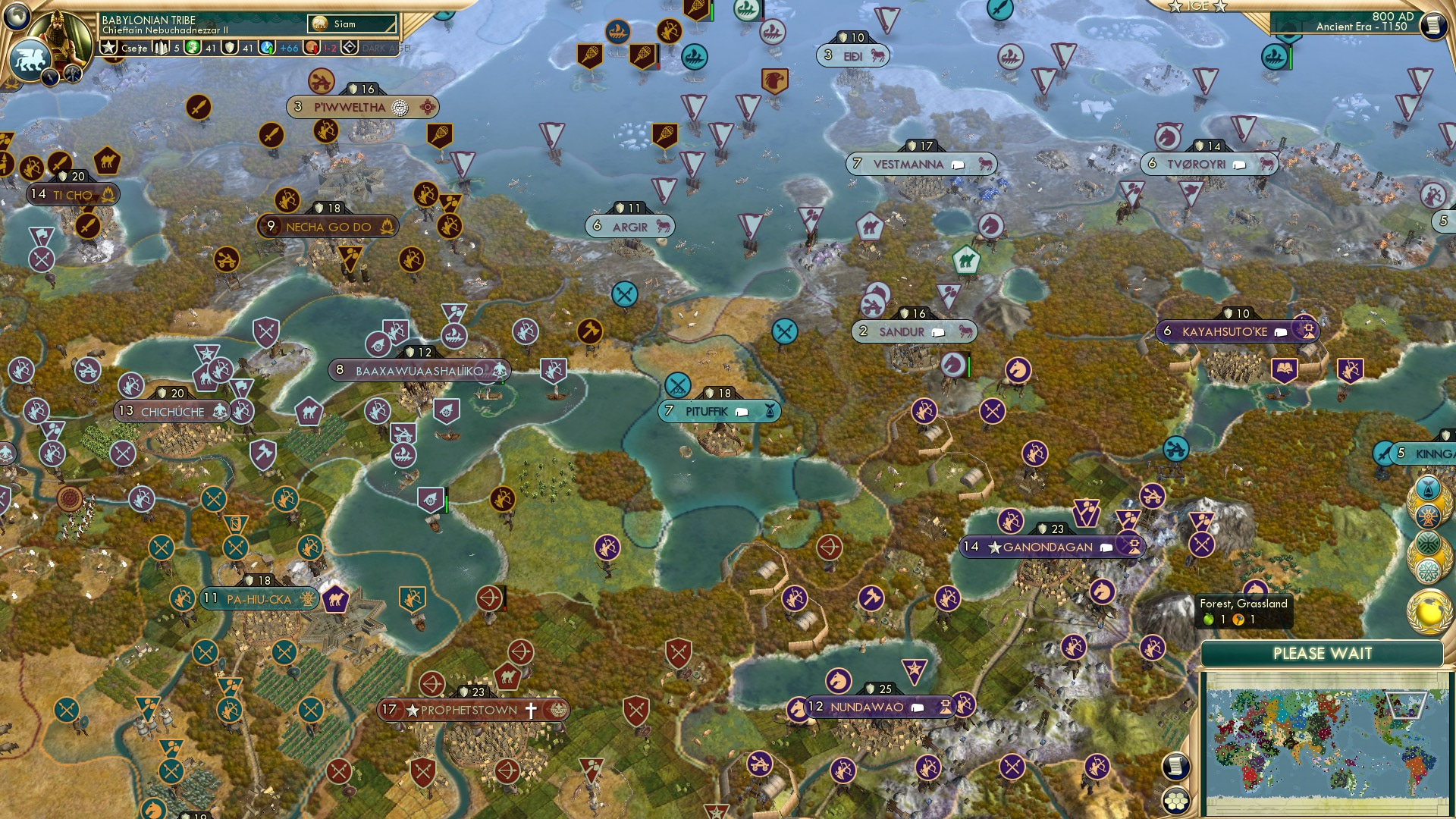Click the Csejte star icon in the status bar
Viewport: 1456px width, 819px height.
[110, 47]
